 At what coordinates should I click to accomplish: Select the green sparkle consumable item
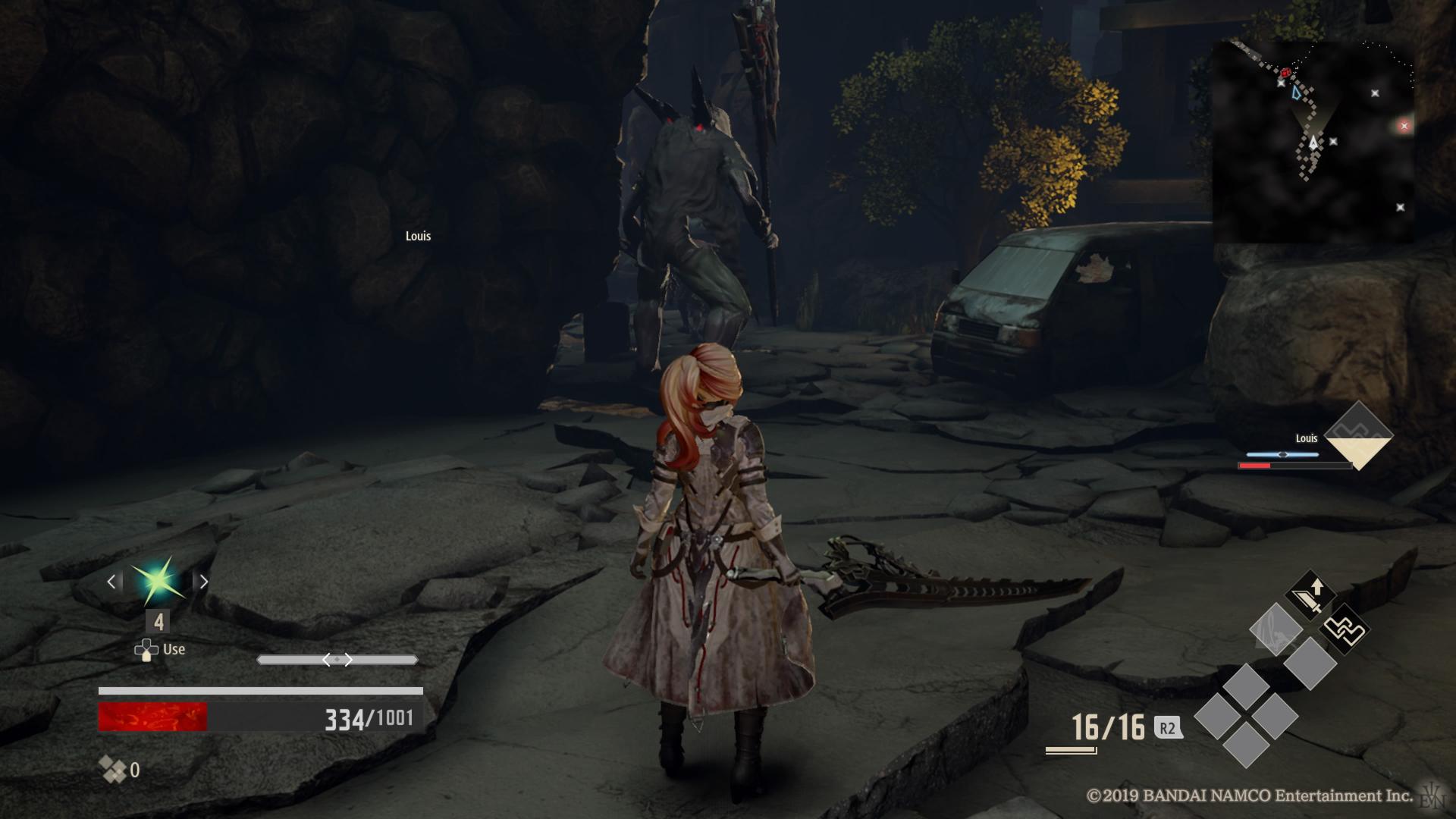pyautogui.click(x=157, y=582)
